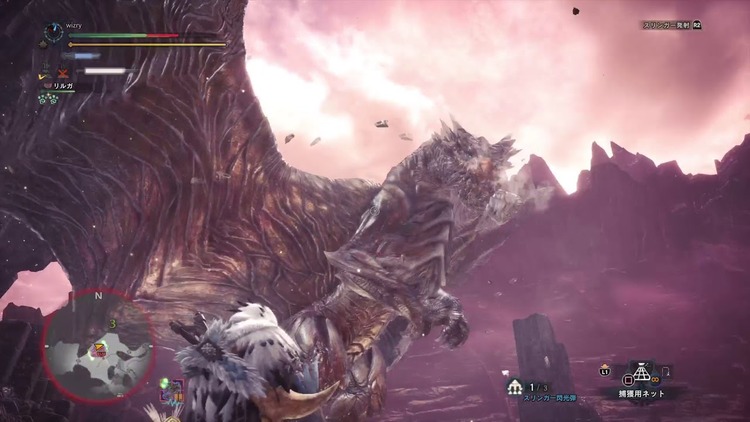
Task: Select the Palico paw icons under リルガ
Action: (46, 99)
